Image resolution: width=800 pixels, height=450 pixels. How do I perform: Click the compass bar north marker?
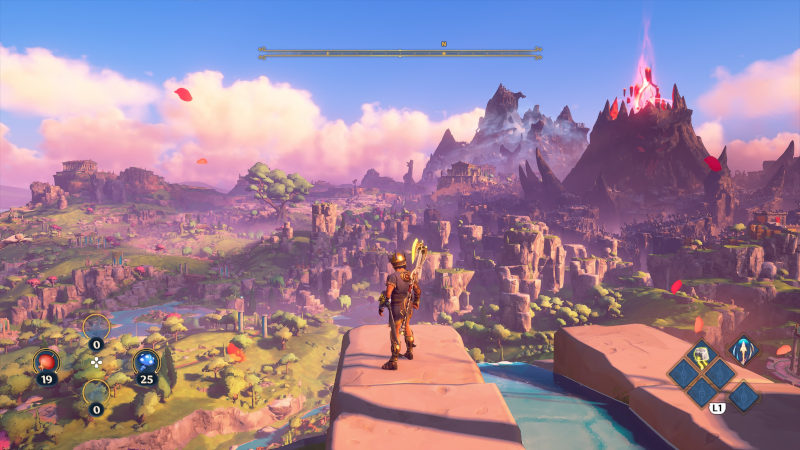[443, 43]
